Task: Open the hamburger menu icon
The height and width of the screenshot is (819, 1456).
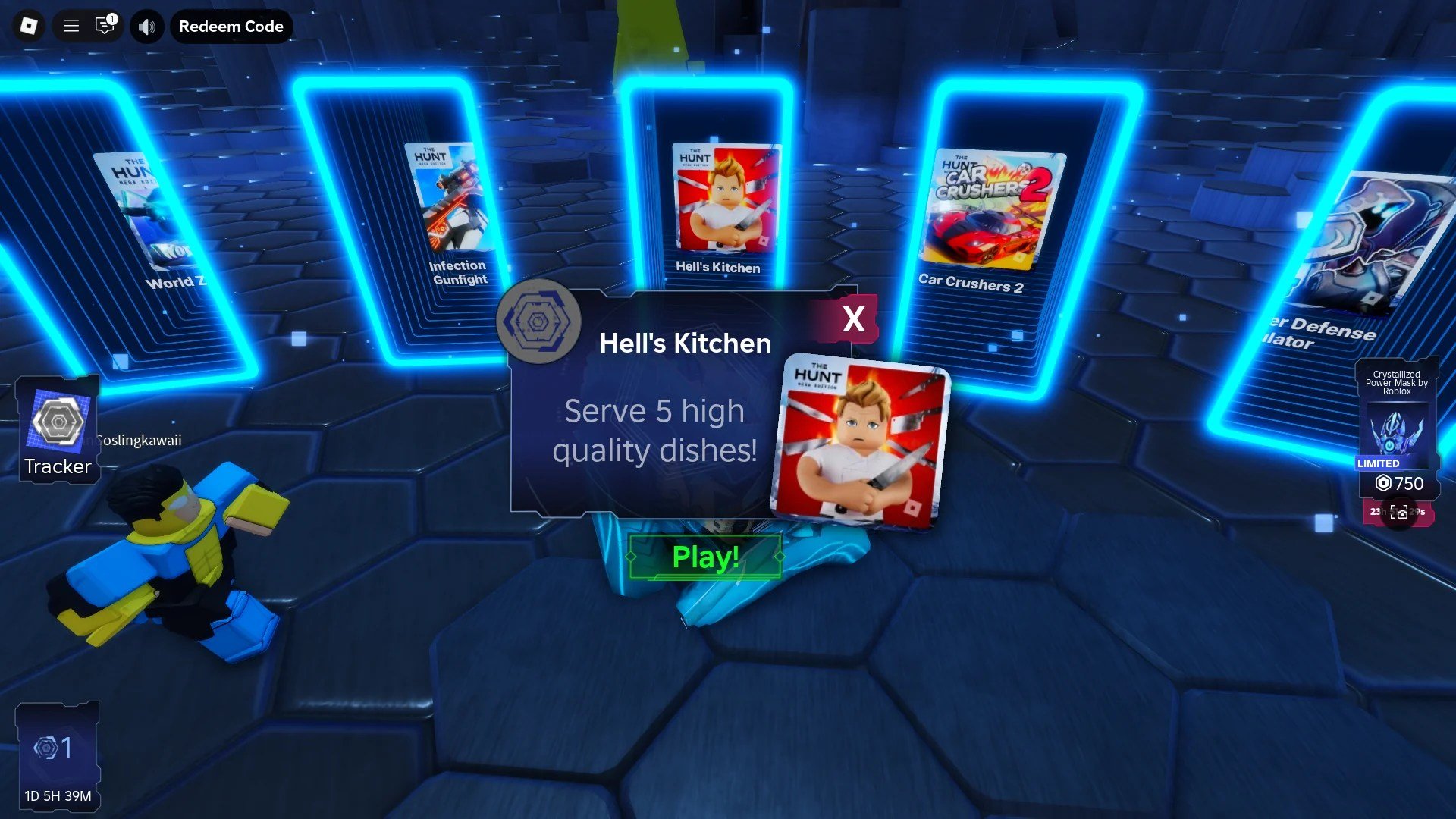Action: (71, 27)
